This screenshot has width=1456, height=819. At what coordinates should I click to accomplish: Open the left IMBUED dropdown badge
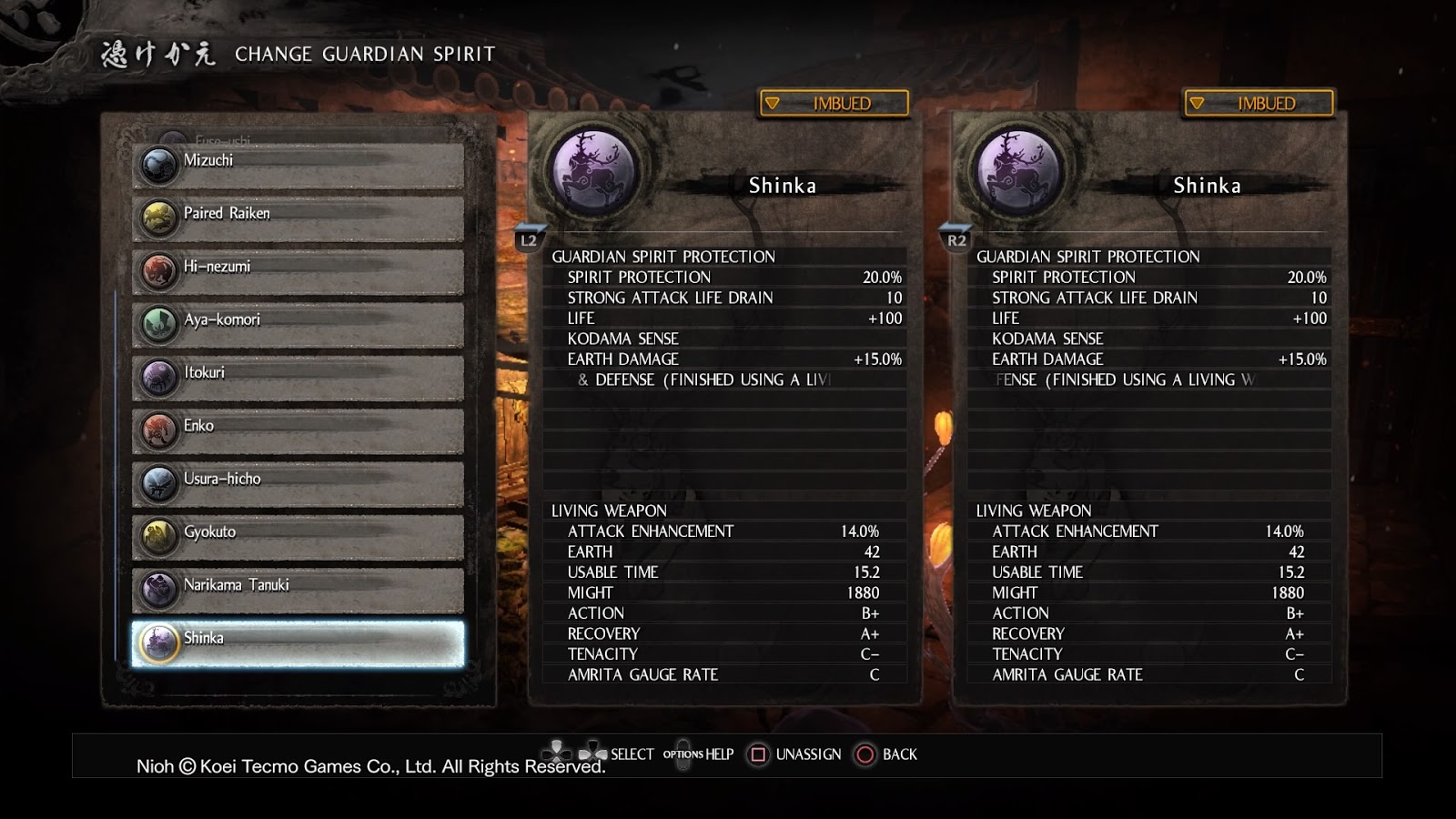tap(832, 103)
